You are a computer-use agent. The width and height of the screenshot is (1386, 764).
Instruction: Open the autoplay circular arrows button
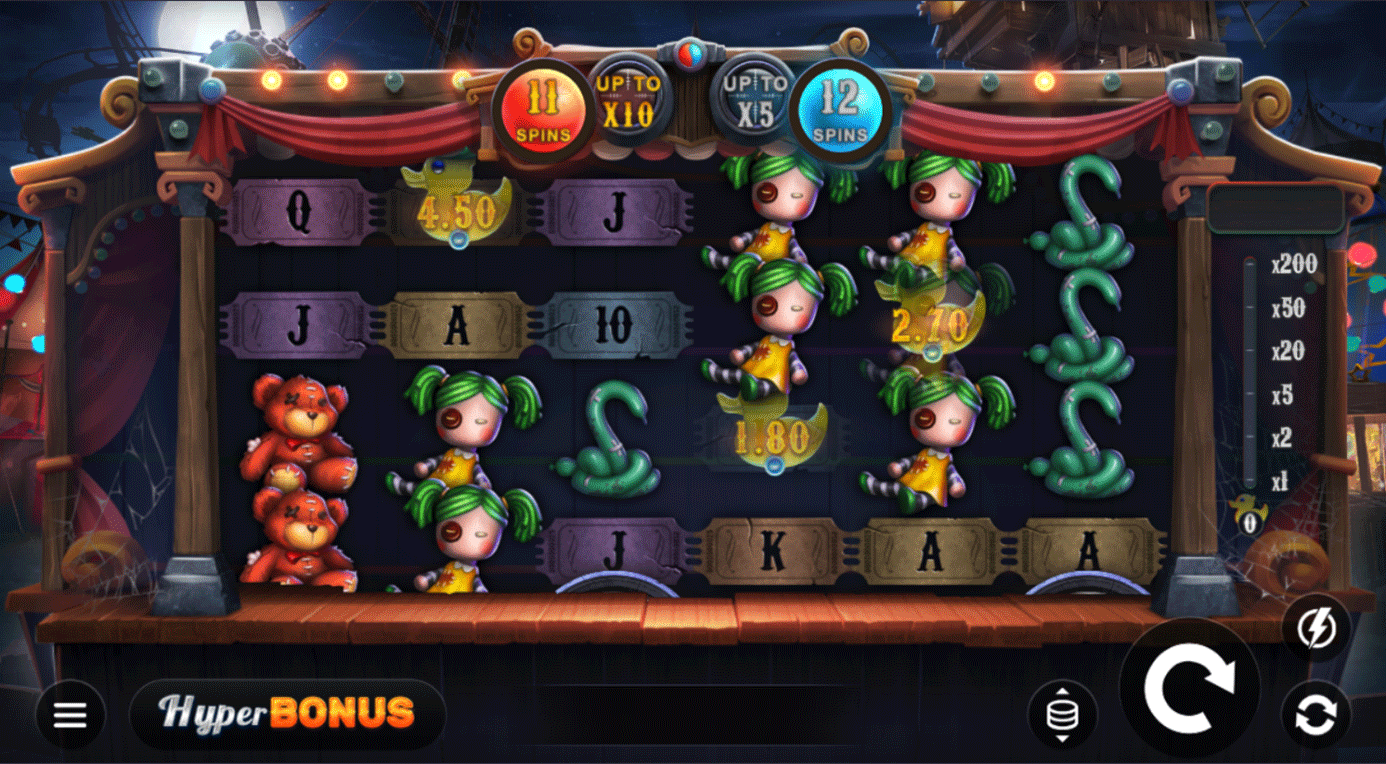[1315, 714]
